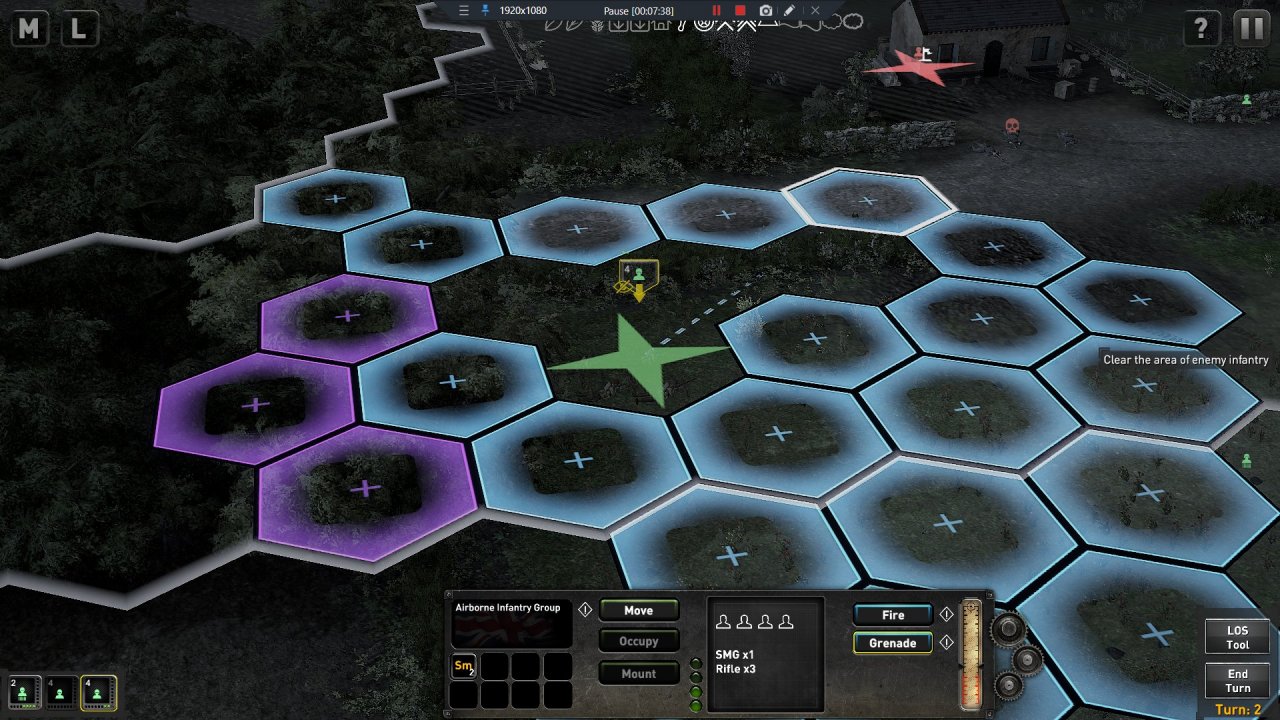Select the middle 4-man squad tab
Screen dimensions: 1280x720
pyautogui.click(x=58, y=692)
